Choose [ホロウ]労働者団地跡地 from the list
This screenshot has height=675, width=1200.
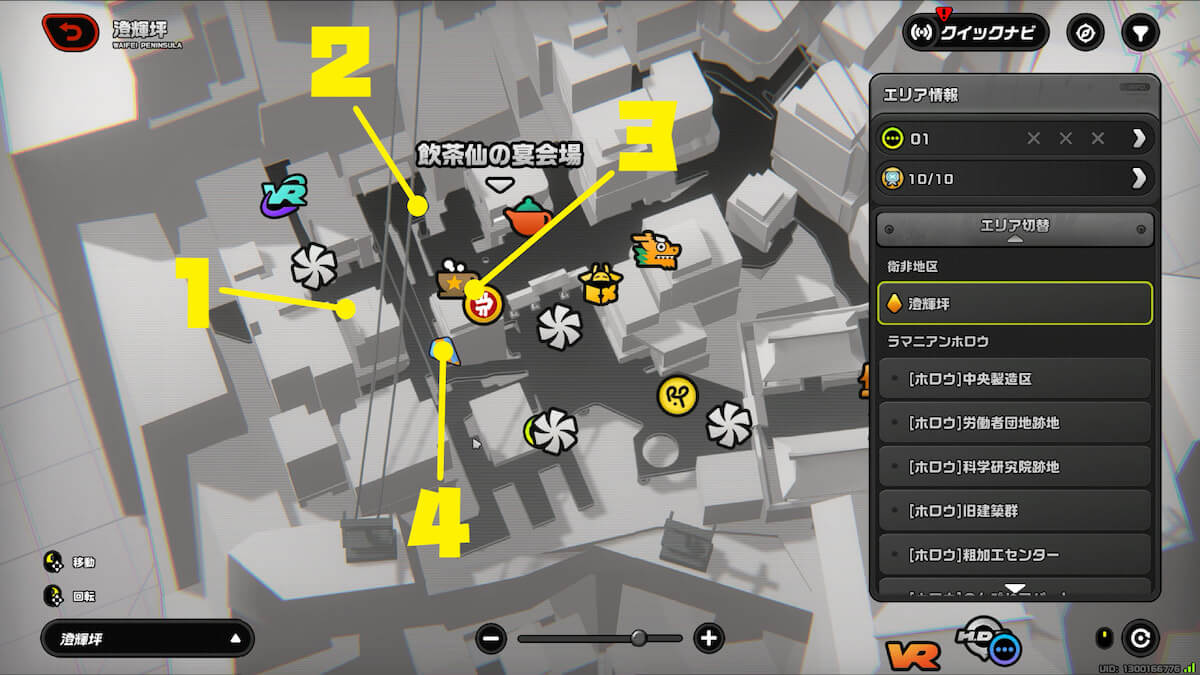pyautogui.click(x=1014, y=423)
